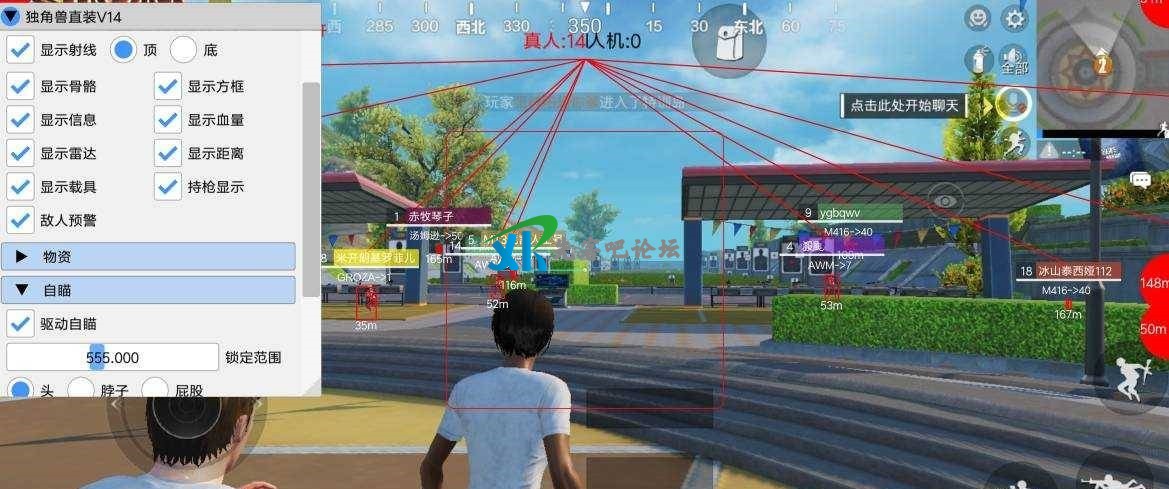Select the spray paint can icon
1169x489 pixels.
[979, 61]
